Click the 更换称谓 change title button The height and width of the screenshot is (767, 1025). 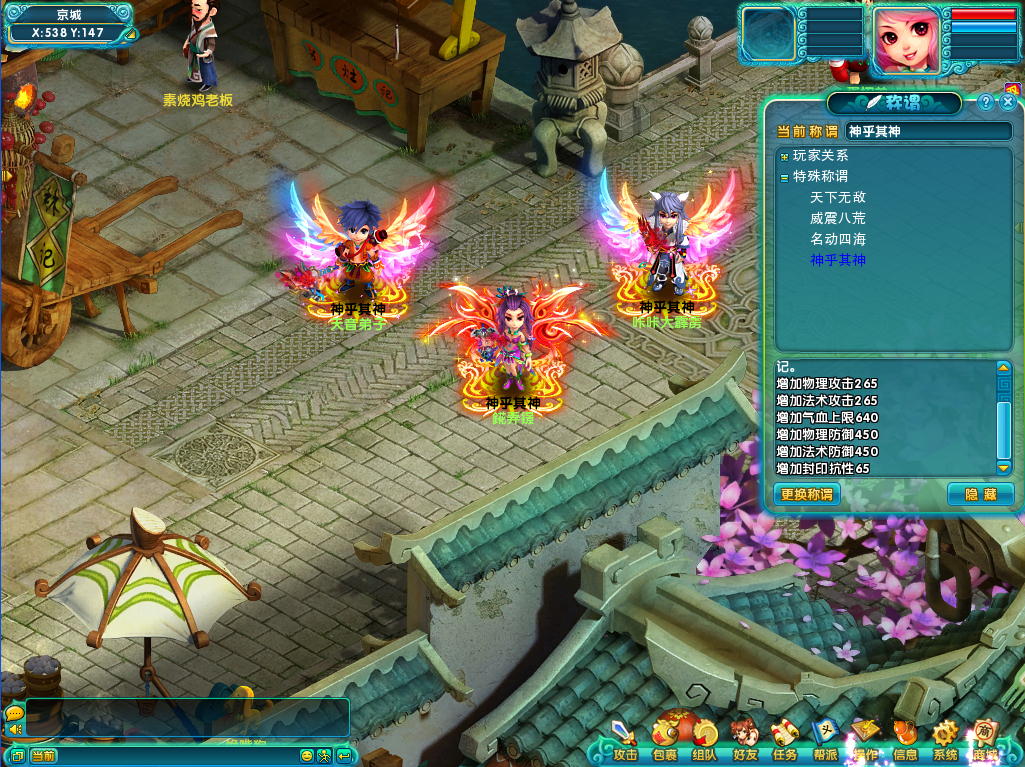tap(806, 494)
